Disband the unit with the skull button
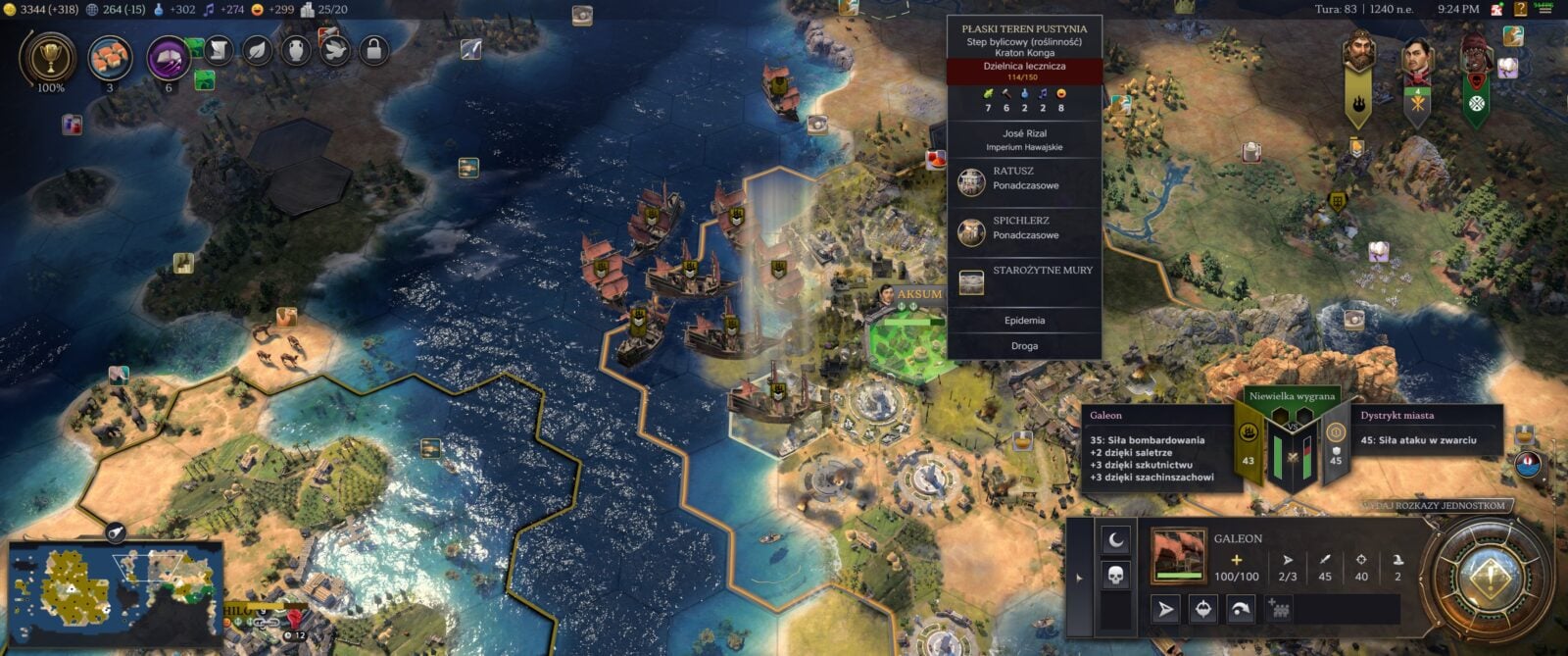This screenshot has height=656, width=1568. point(1115,575)
